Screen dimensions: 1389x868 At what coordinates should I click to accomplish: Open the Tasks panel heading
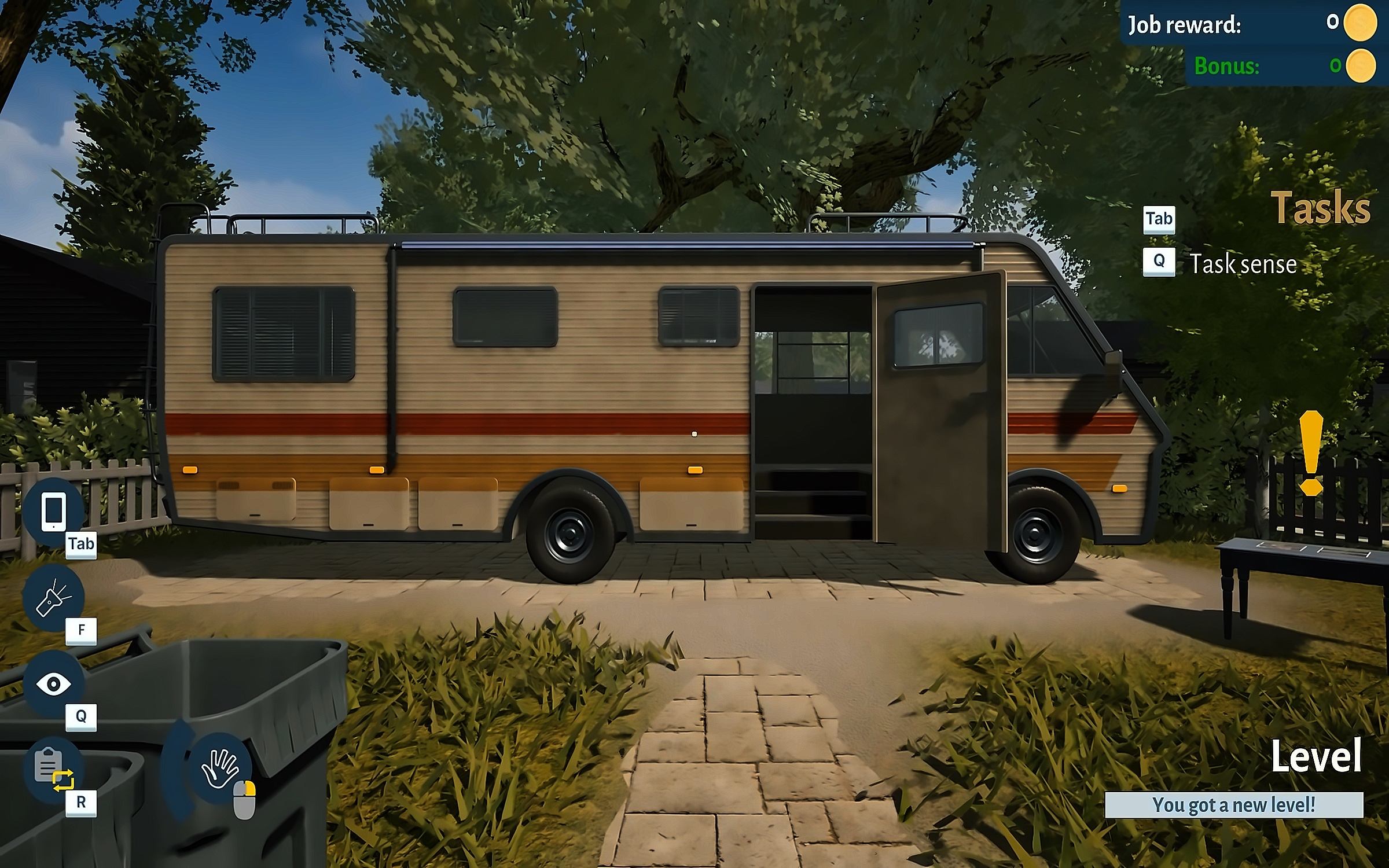1320,208
